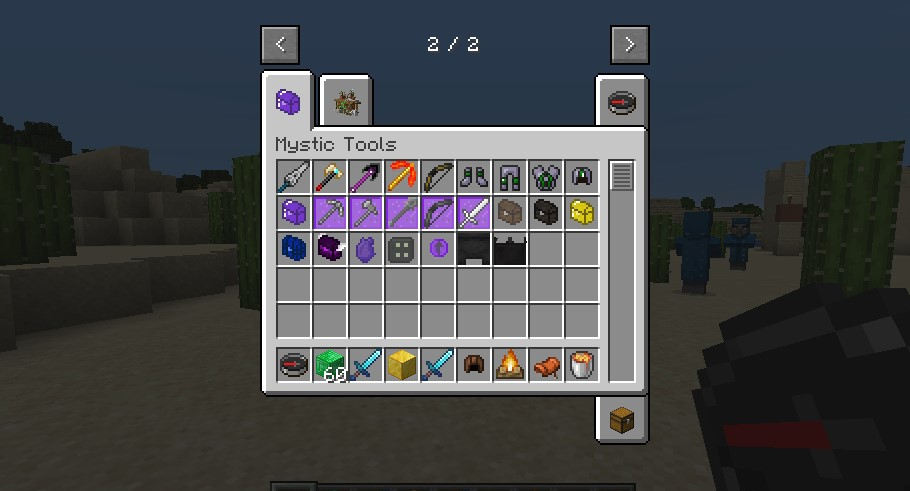Select the dark blue block item
This screenshot has width=910, height=491.
click(294, 249)
